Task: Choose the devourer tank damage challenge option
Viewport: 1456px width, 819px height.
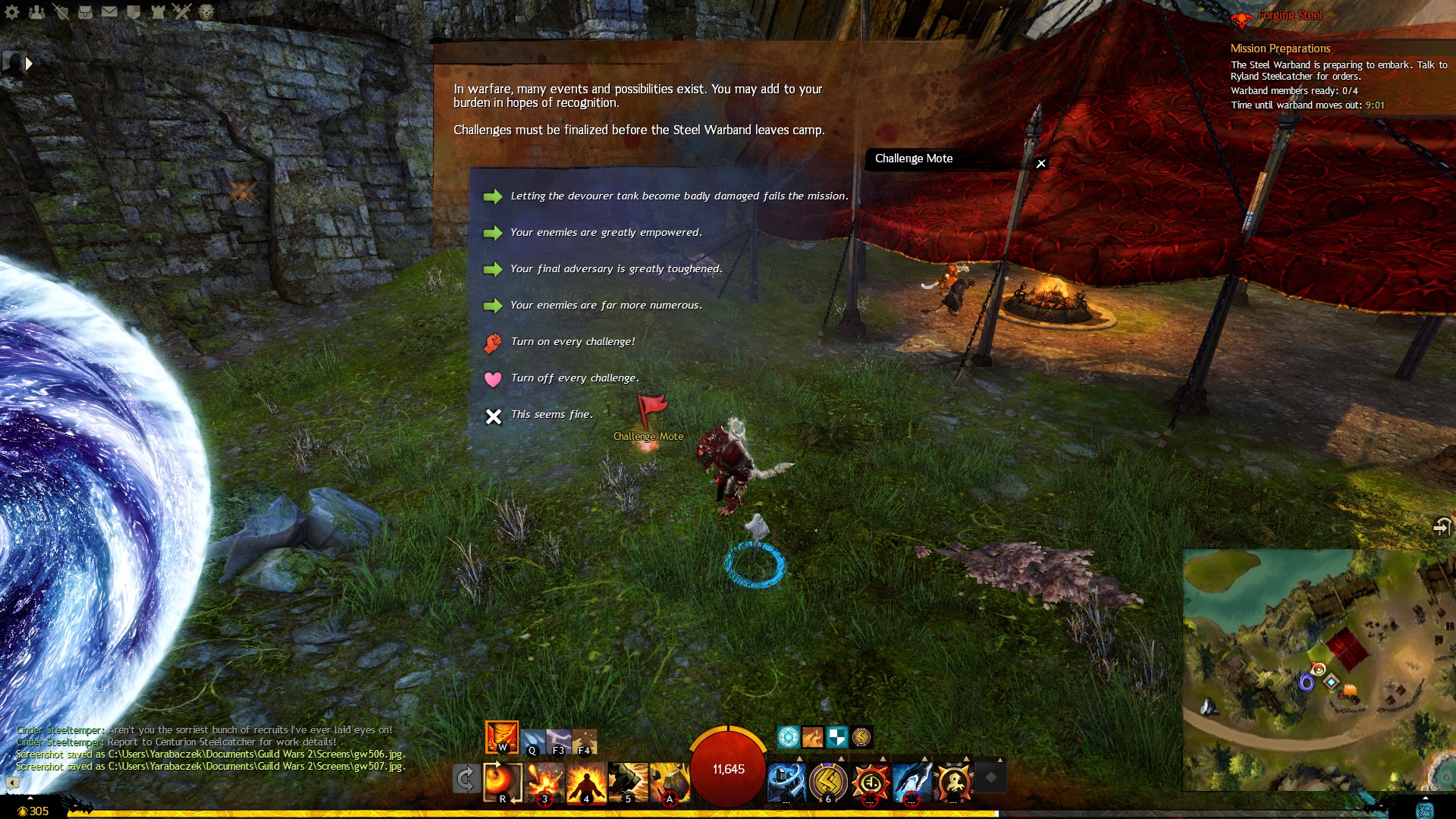Action: [x=679, y=196]
